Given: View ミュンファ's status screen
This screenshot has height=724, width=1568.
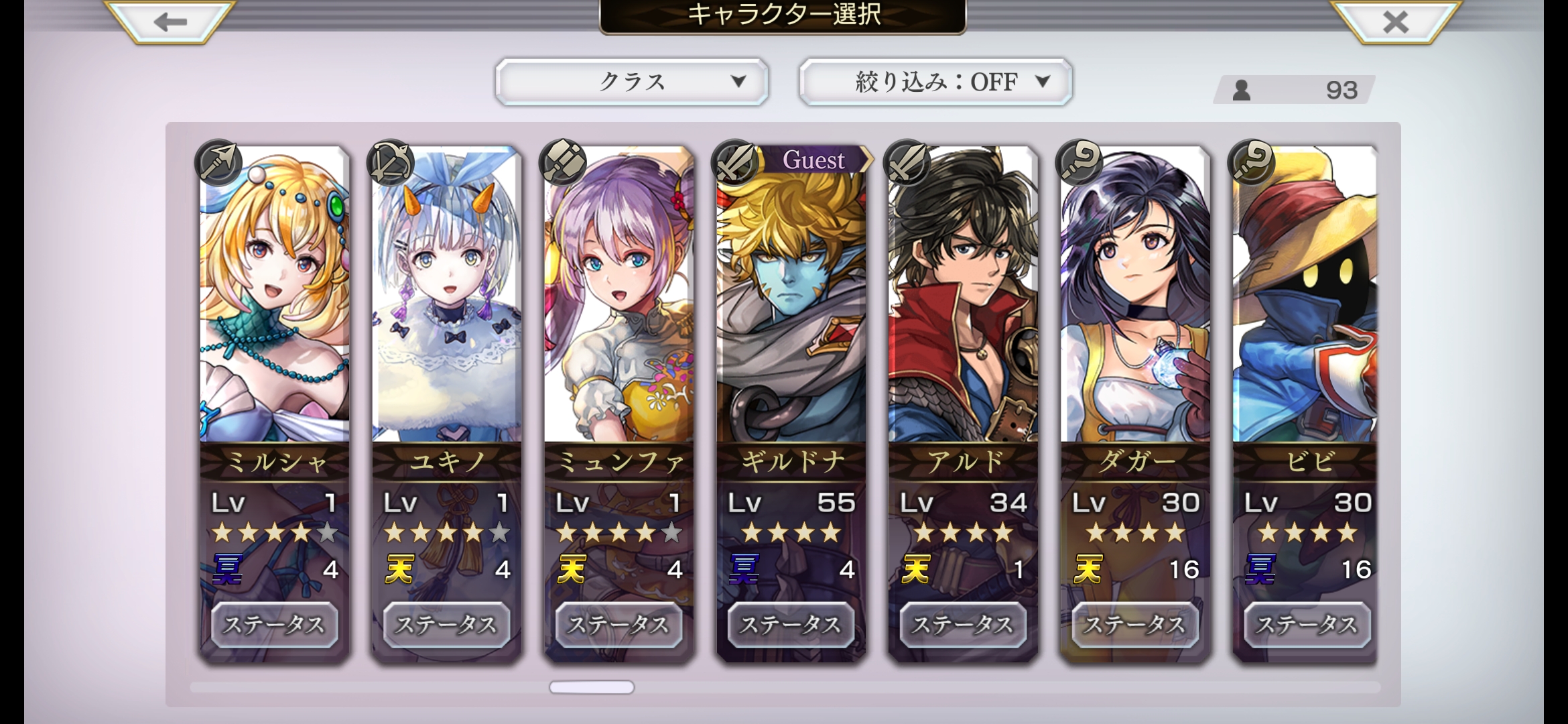Looking at the screenshot, I should click(618, 625).
